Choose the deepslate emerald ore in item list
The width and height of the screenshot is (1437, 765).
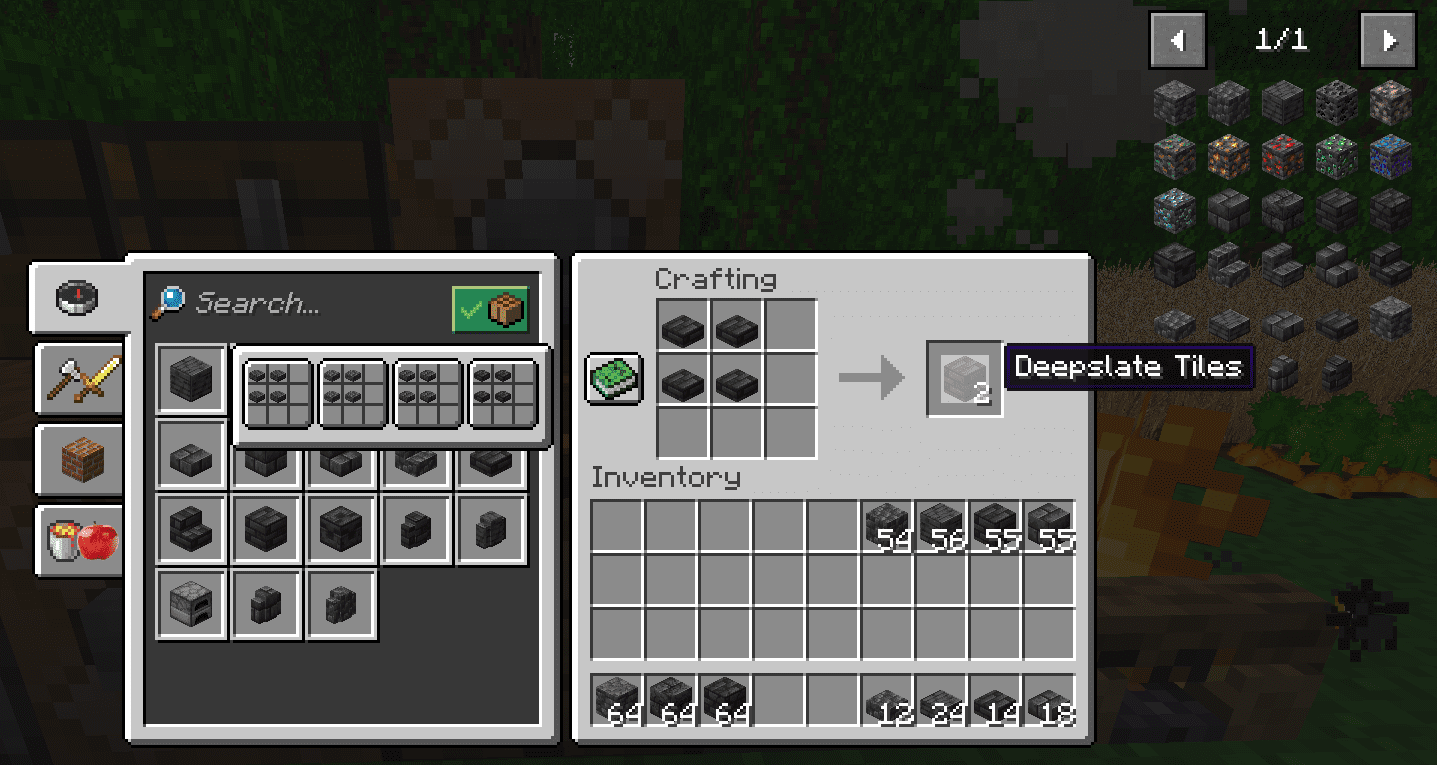point(1335,156)
